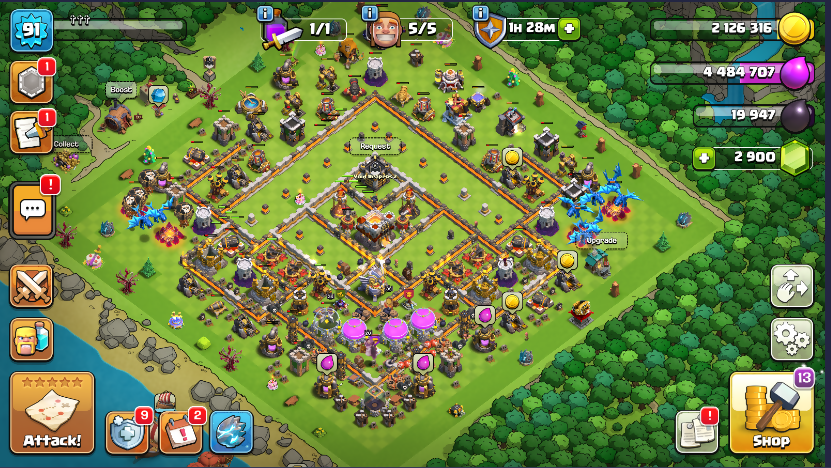
Task: Open the Shop
Action: point(771,414)
